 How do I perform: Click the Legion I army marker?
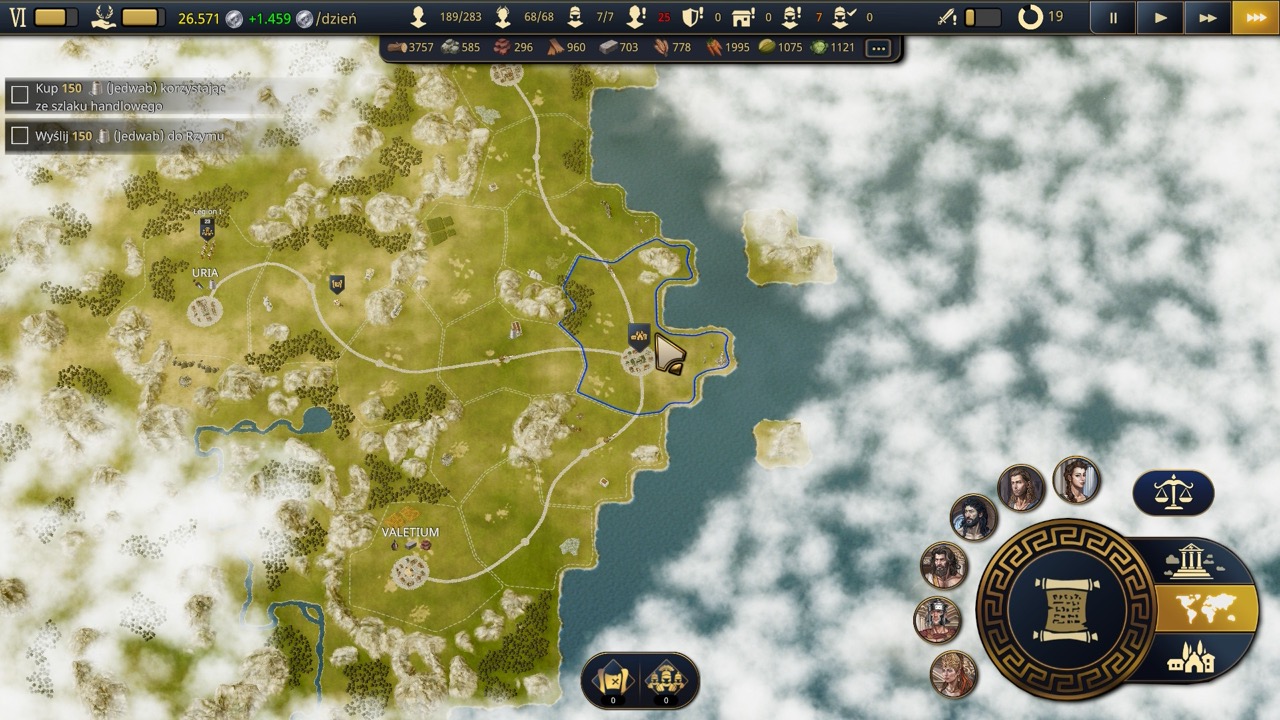click(x=207, y=228)
